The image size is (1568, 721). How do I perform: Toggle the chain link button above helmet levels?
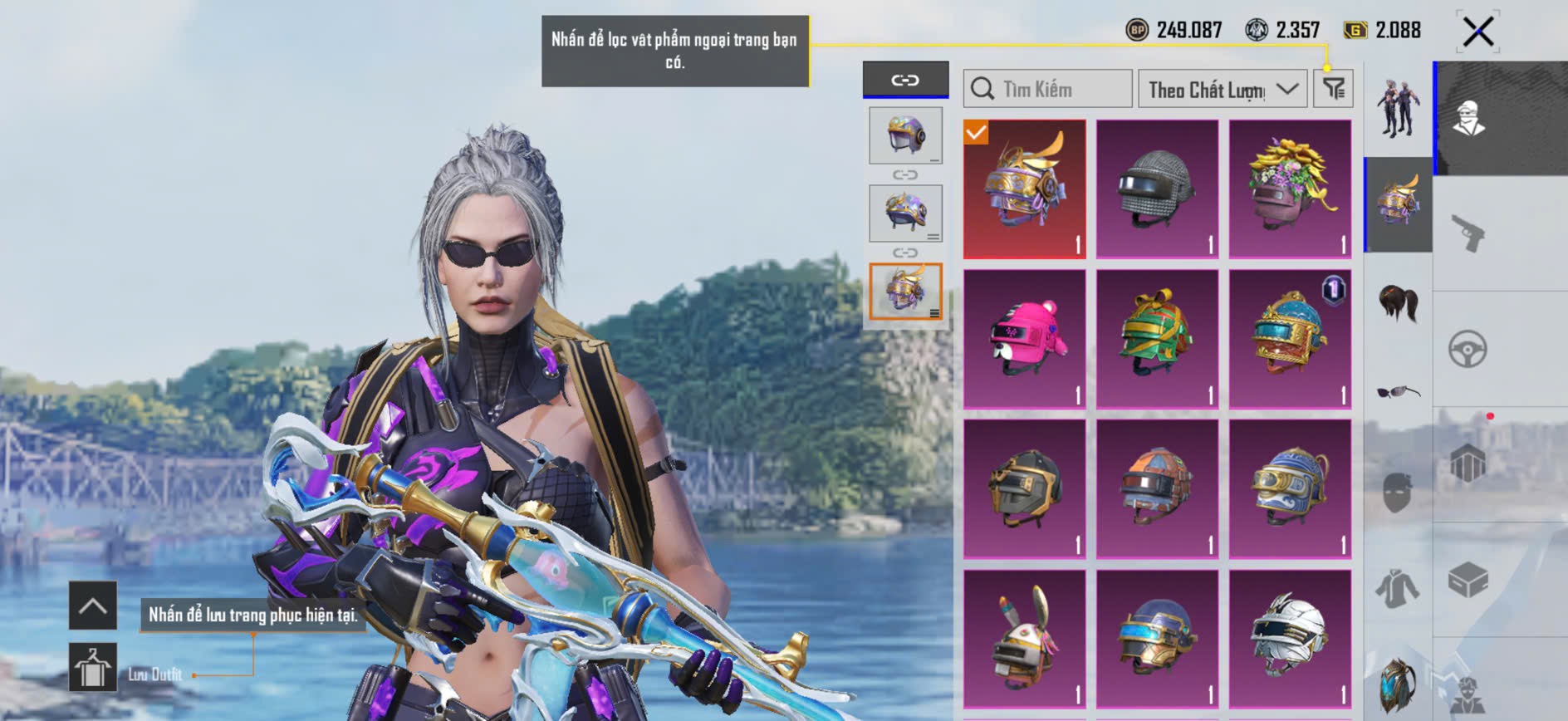coord(905,80)
